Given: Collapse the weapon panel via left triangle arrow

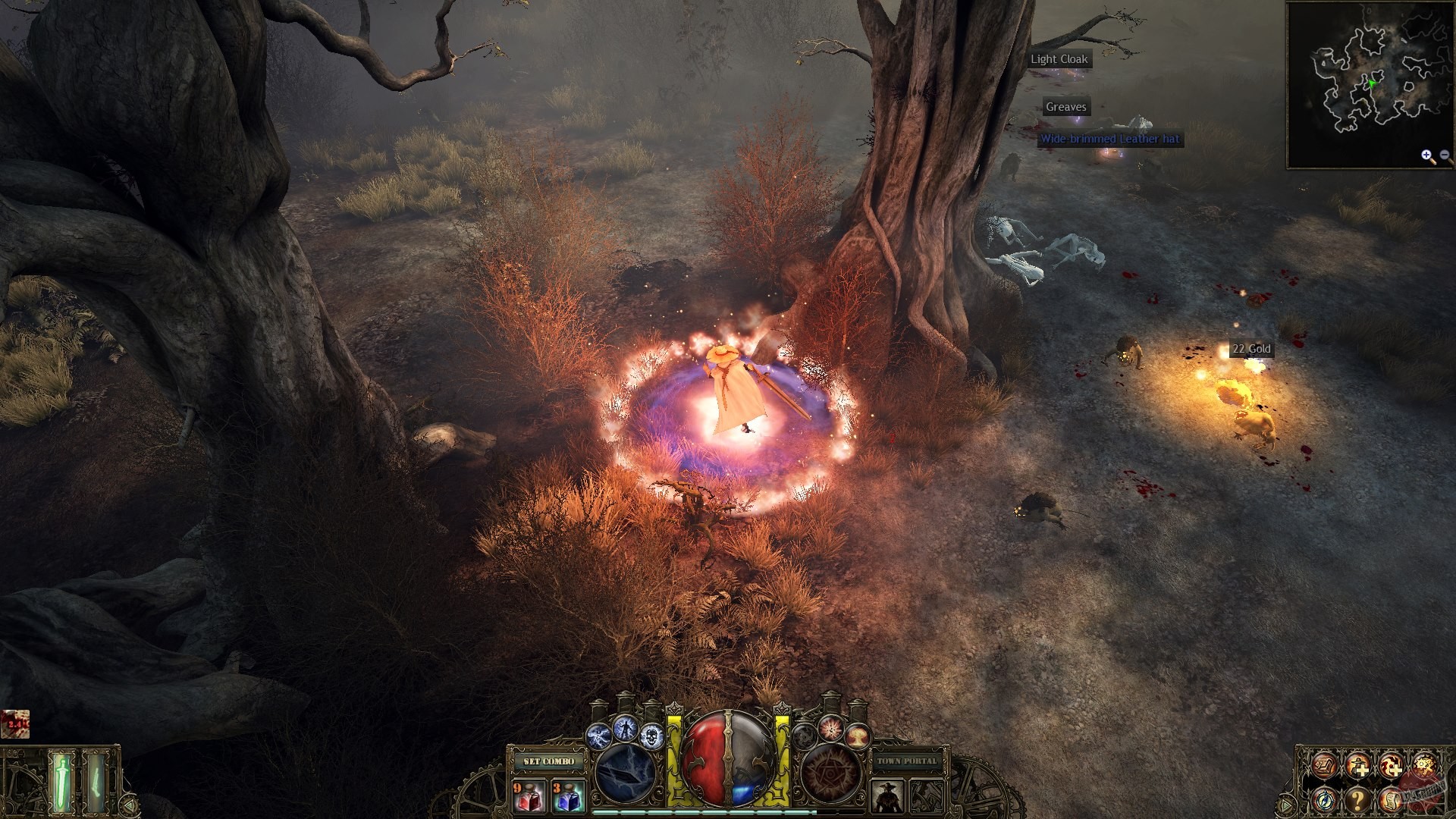Looking at the screenshot, I should click(x=129, y=805).
